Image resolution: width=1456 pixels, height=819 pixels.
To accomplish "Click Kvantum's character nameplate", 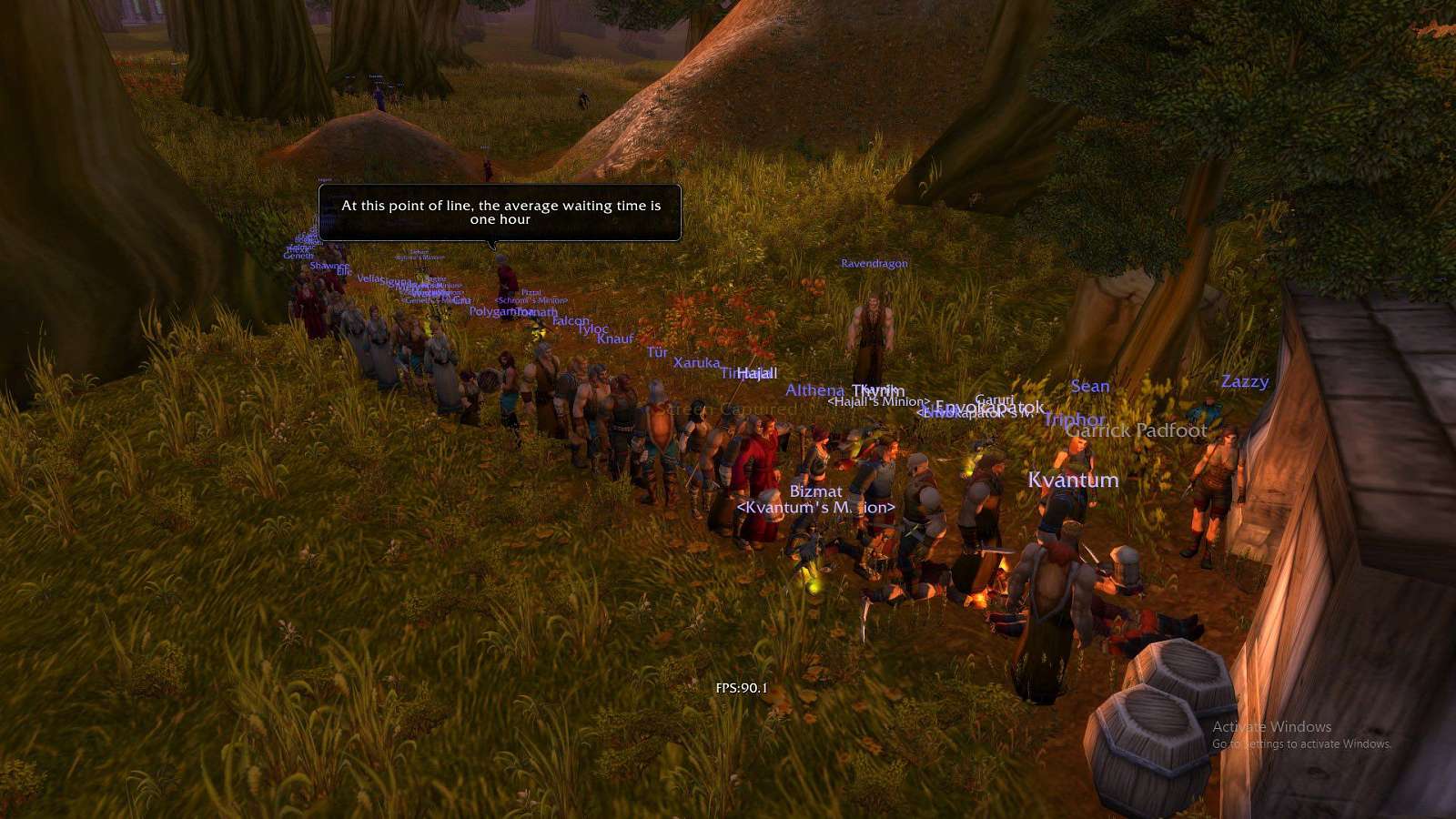I will [x=1072, y=480].
